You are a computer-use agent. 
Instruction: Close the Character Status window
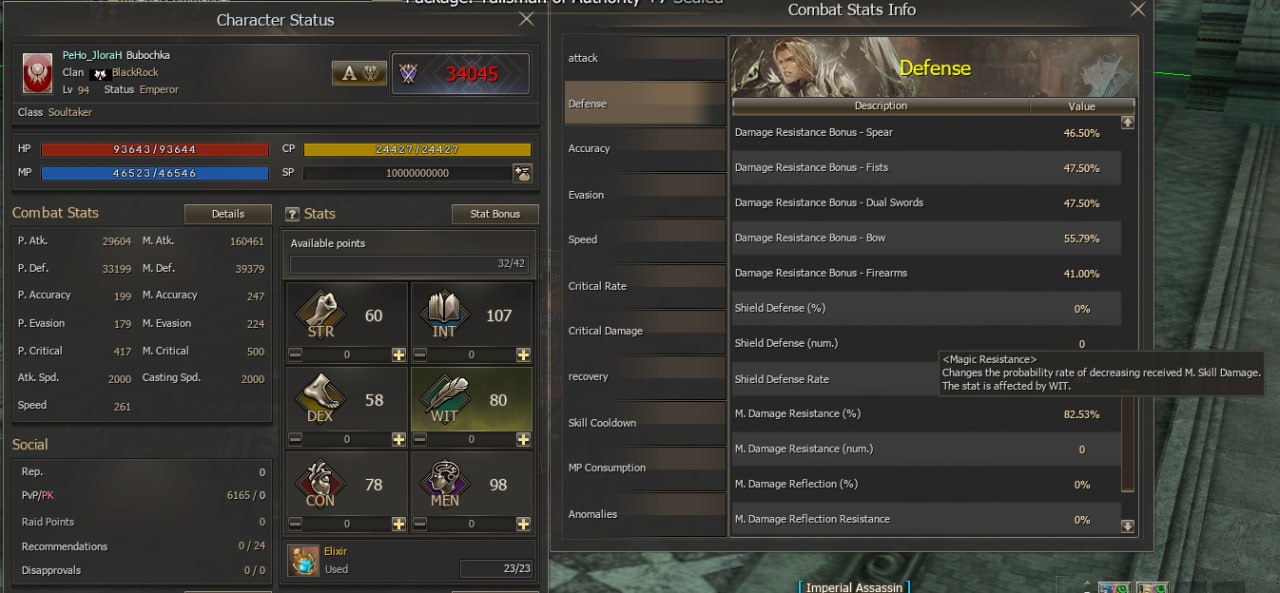(526, 19)
